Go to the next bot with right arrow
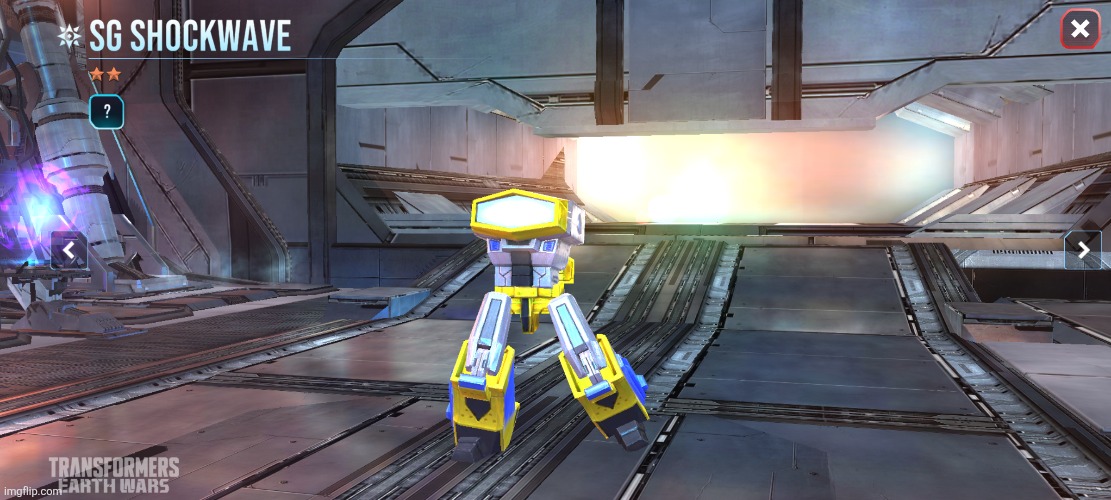 [1082, 250]
